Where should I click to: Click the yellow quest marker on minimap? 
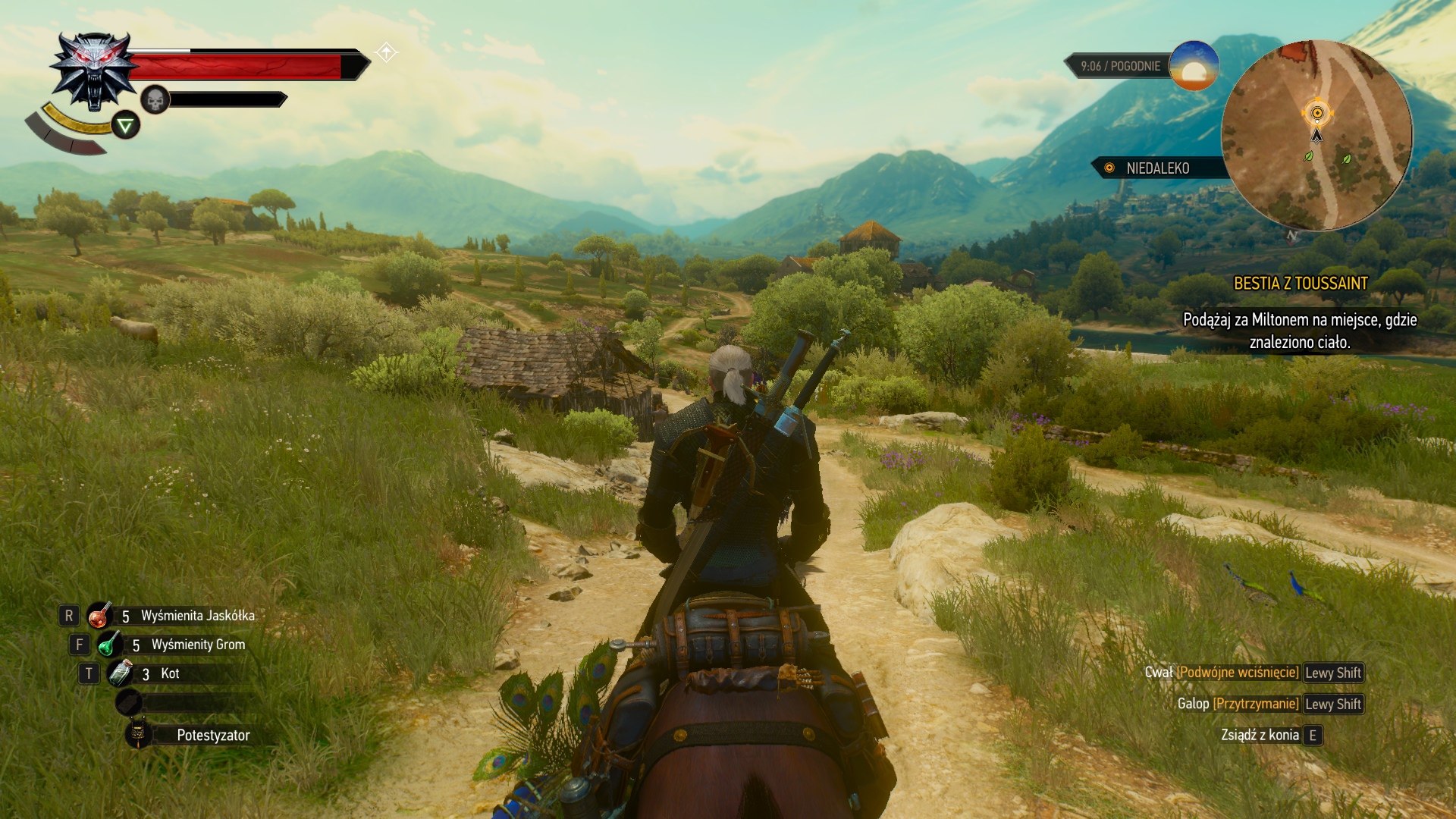click(1317, 114)
